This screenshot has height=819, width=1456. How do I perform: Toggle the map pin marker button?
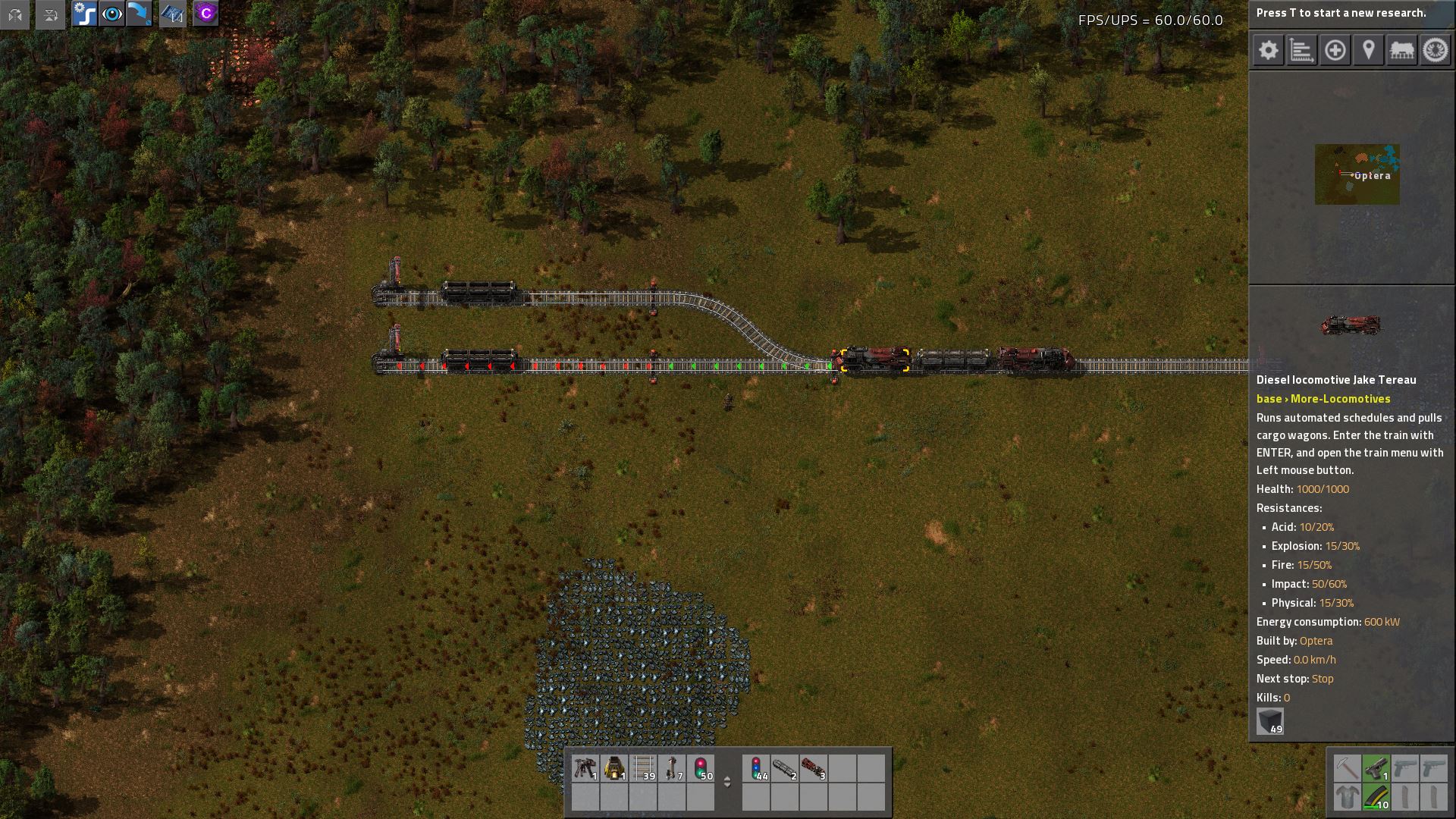[1368, 51]
